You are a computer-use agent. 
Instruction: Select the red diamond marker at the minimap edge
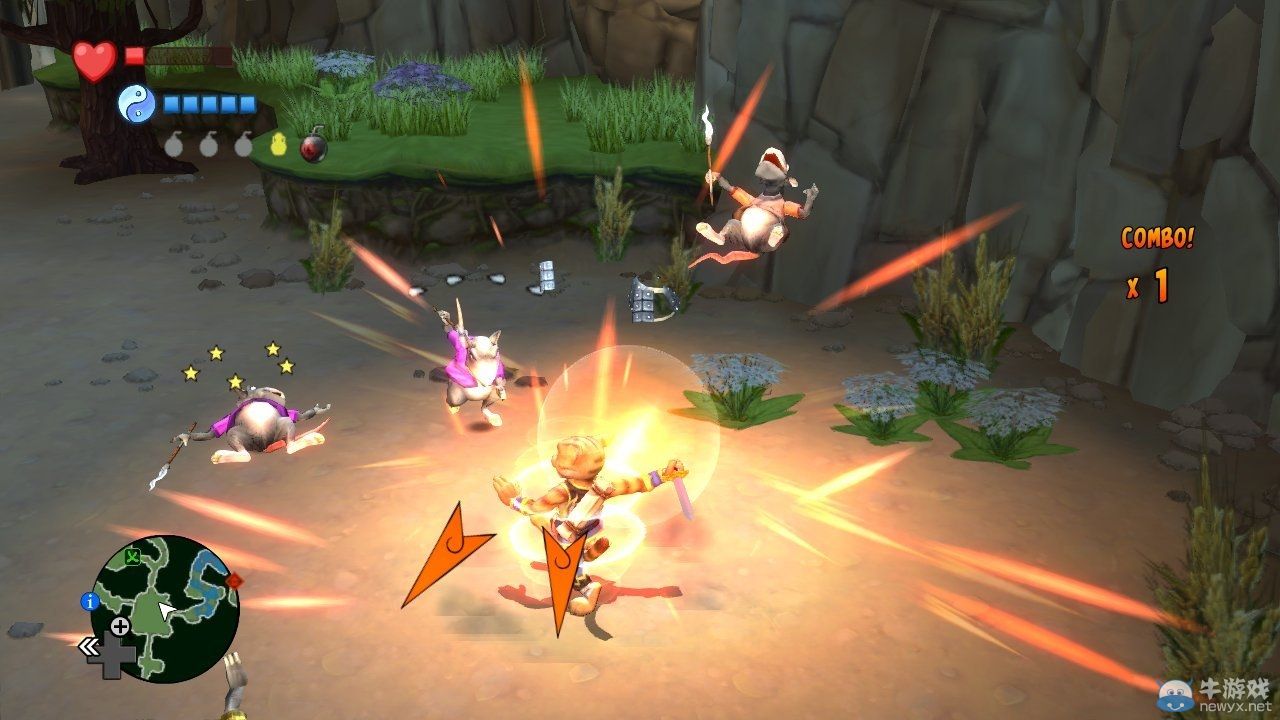coord(234,580)
